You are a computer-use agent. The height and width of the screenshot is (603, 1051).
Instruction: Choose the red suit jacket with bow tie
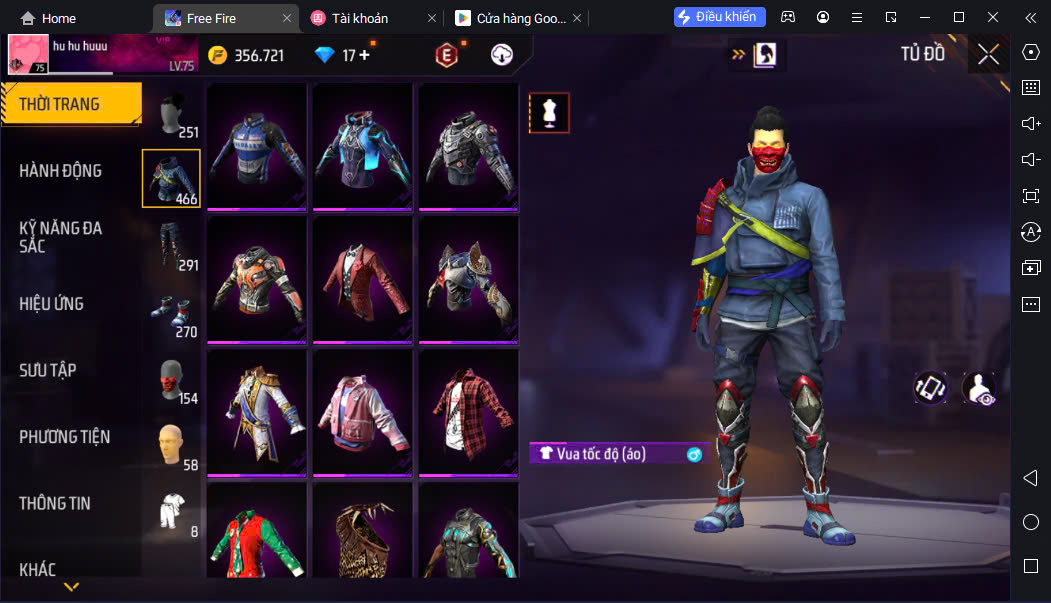click(361, 279)
